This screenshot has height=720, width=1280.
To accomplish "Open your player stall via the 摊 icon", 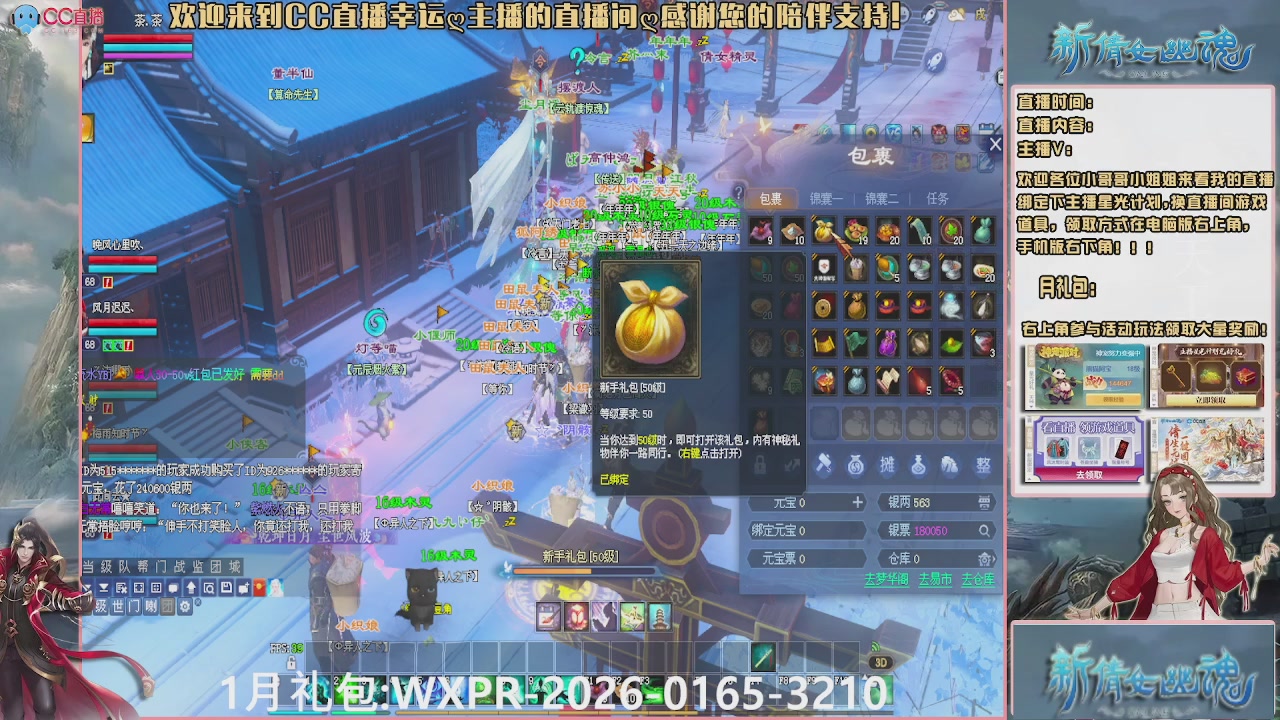I will pyautogui.click(x=888, y=466).
